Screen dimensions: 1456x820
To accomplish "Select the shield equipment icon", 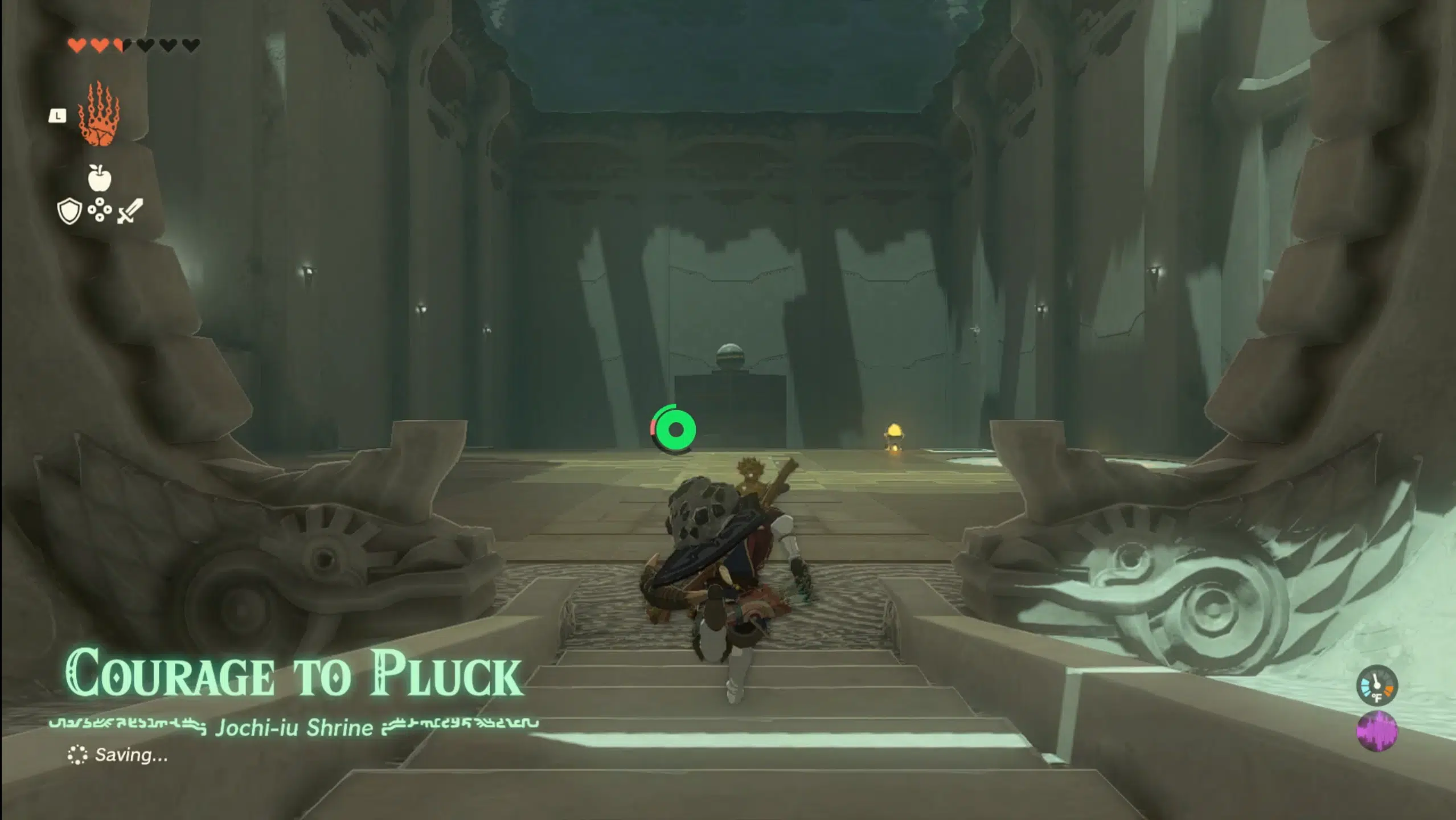I will [69, 210].
